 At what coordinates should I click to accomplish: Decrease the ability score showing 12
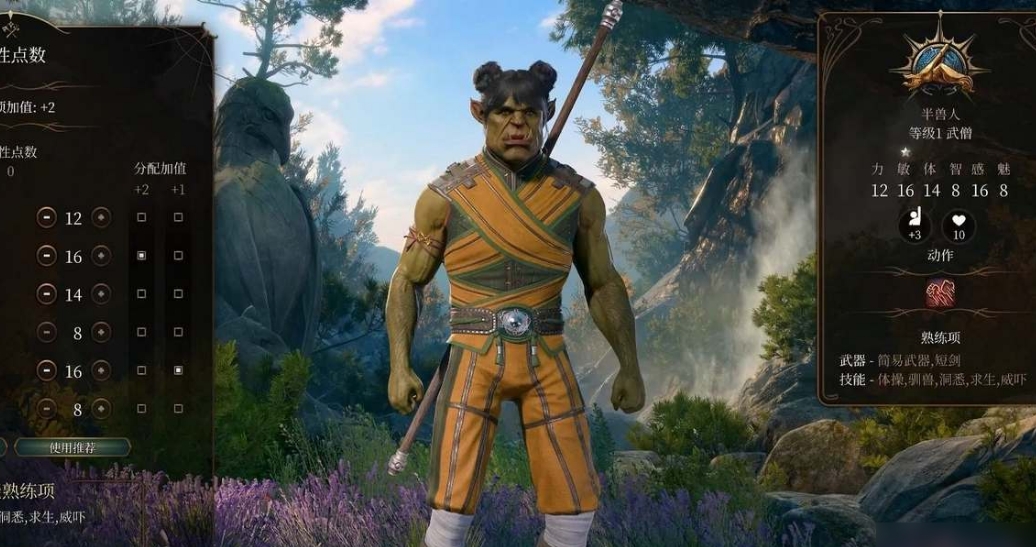(47, 217)
